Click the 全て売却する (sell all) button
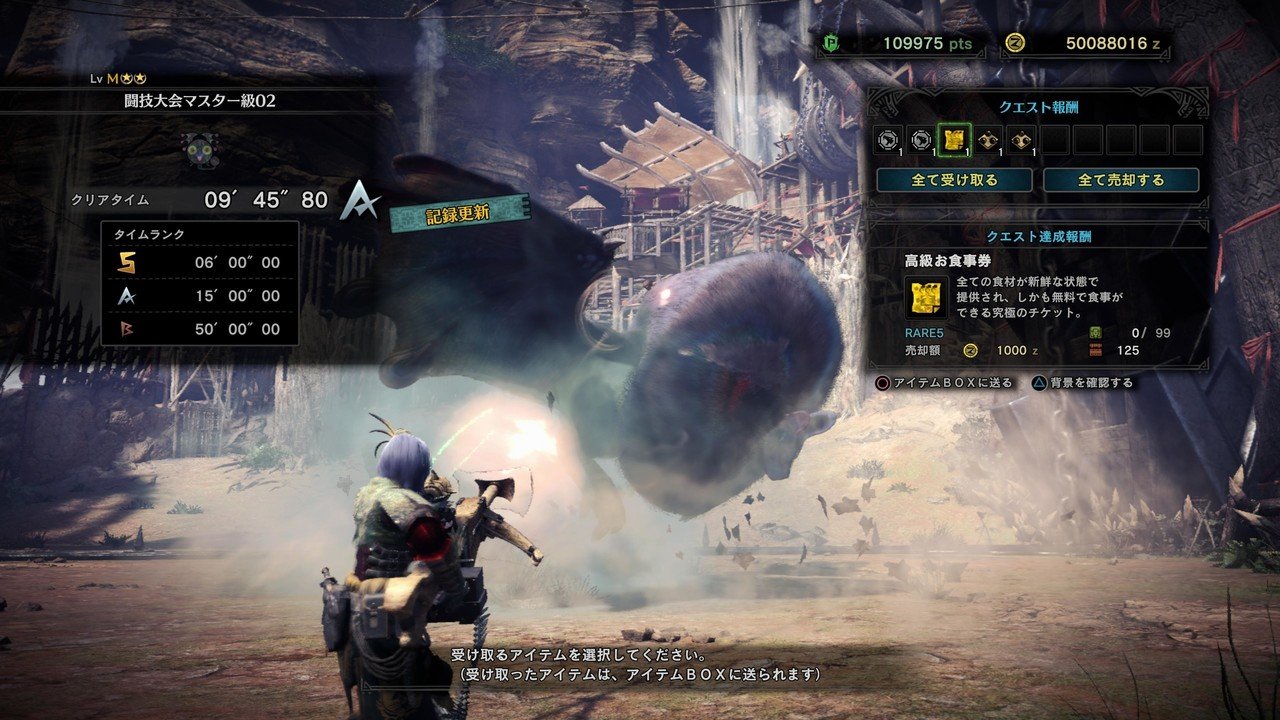This screenshot has height=720, width=1280. (x=1121, y=180)
